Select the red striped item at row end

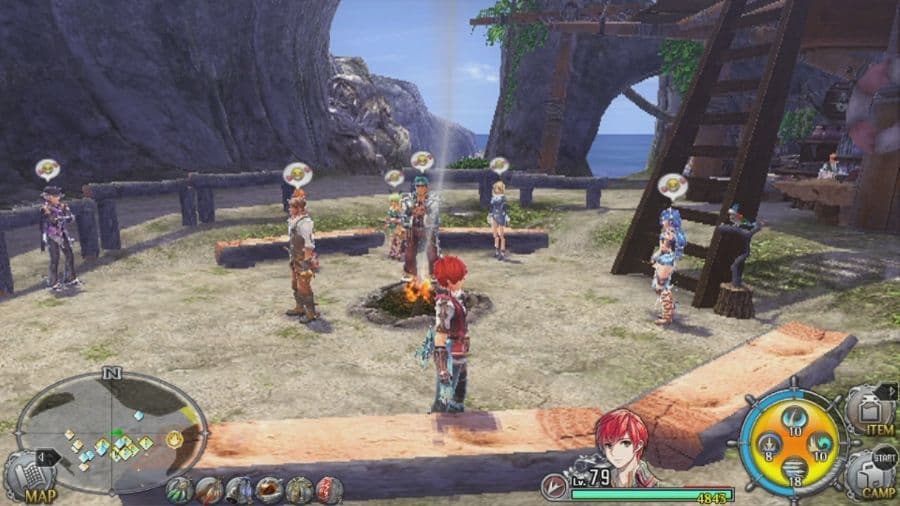point(330,490)
